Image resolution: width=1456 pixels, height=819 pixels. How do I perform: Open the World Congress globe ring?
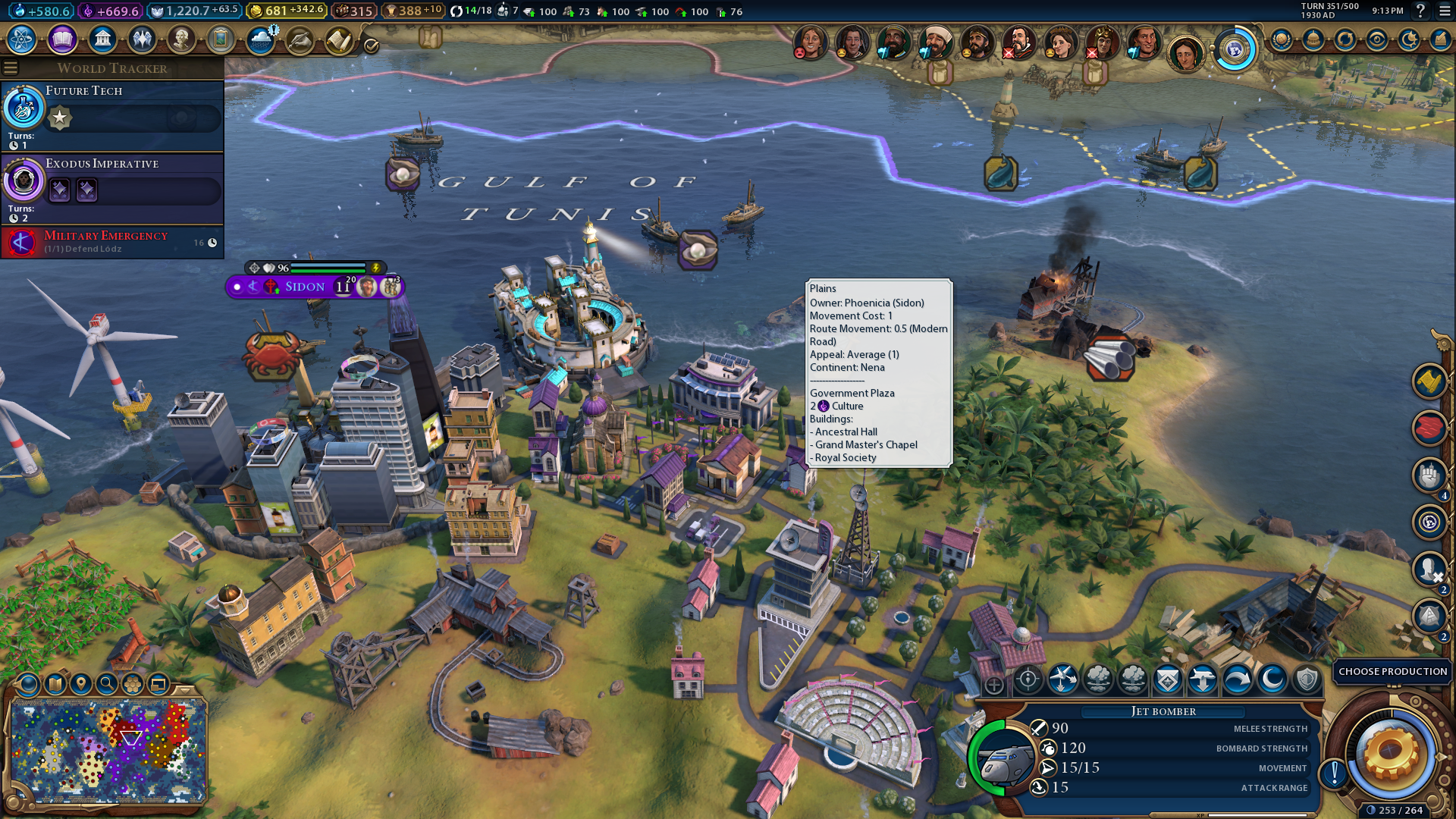coord(1235,50)
